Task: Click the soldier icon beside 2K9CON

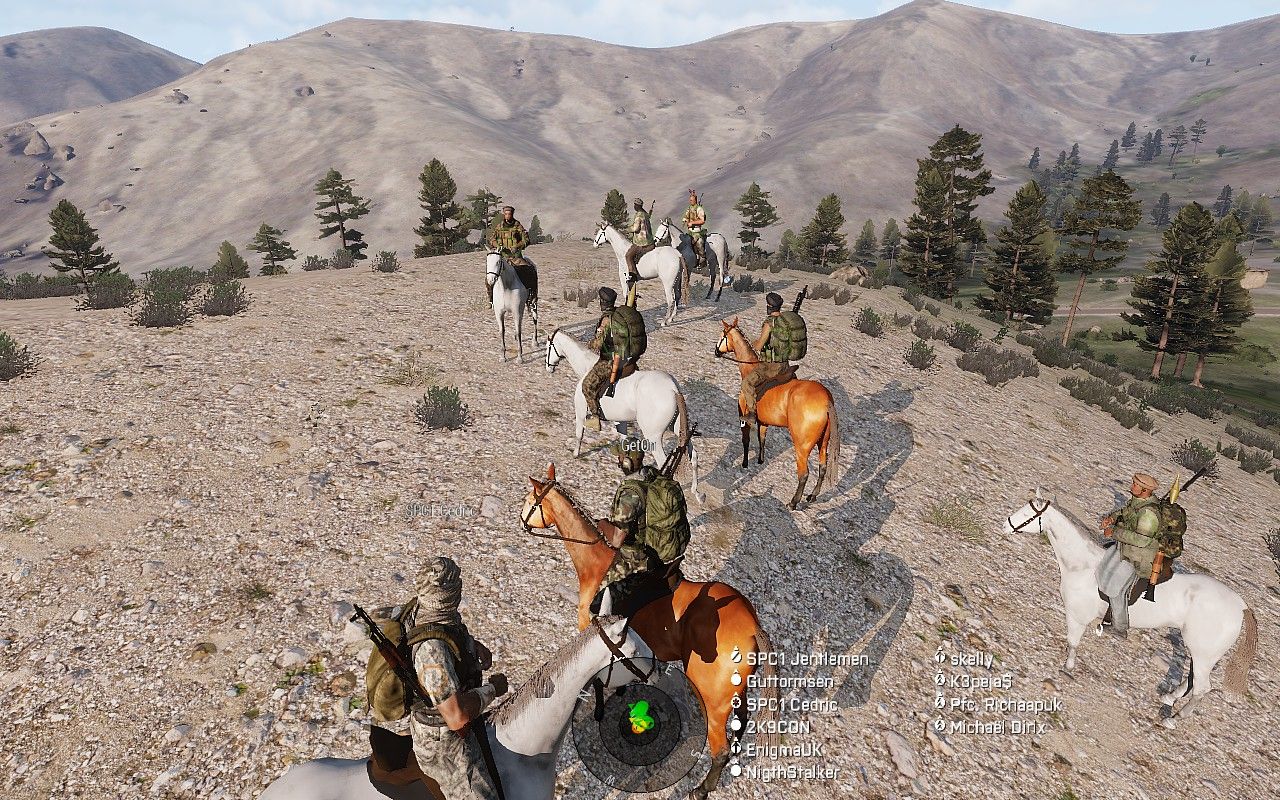Action: (x=737, y=726)
